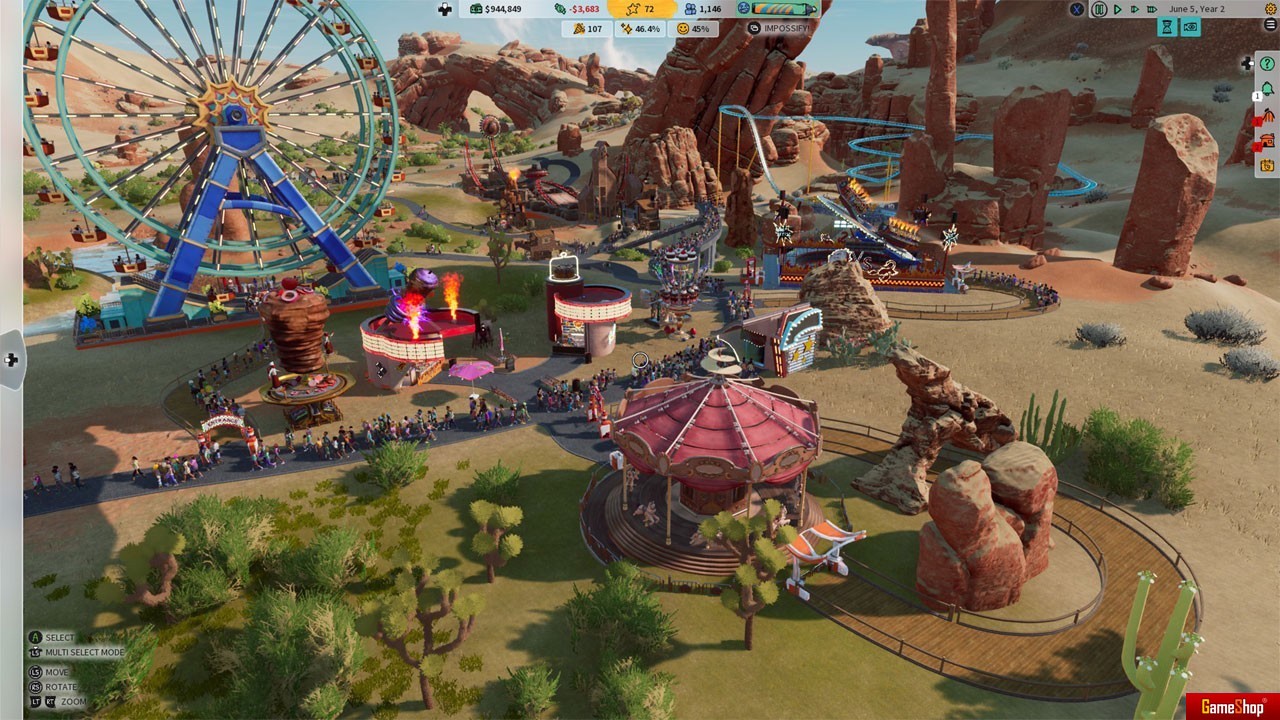Open the net income panel showing -$3,683
This screenshot has height=720, width=1280.
click(578, 9)
